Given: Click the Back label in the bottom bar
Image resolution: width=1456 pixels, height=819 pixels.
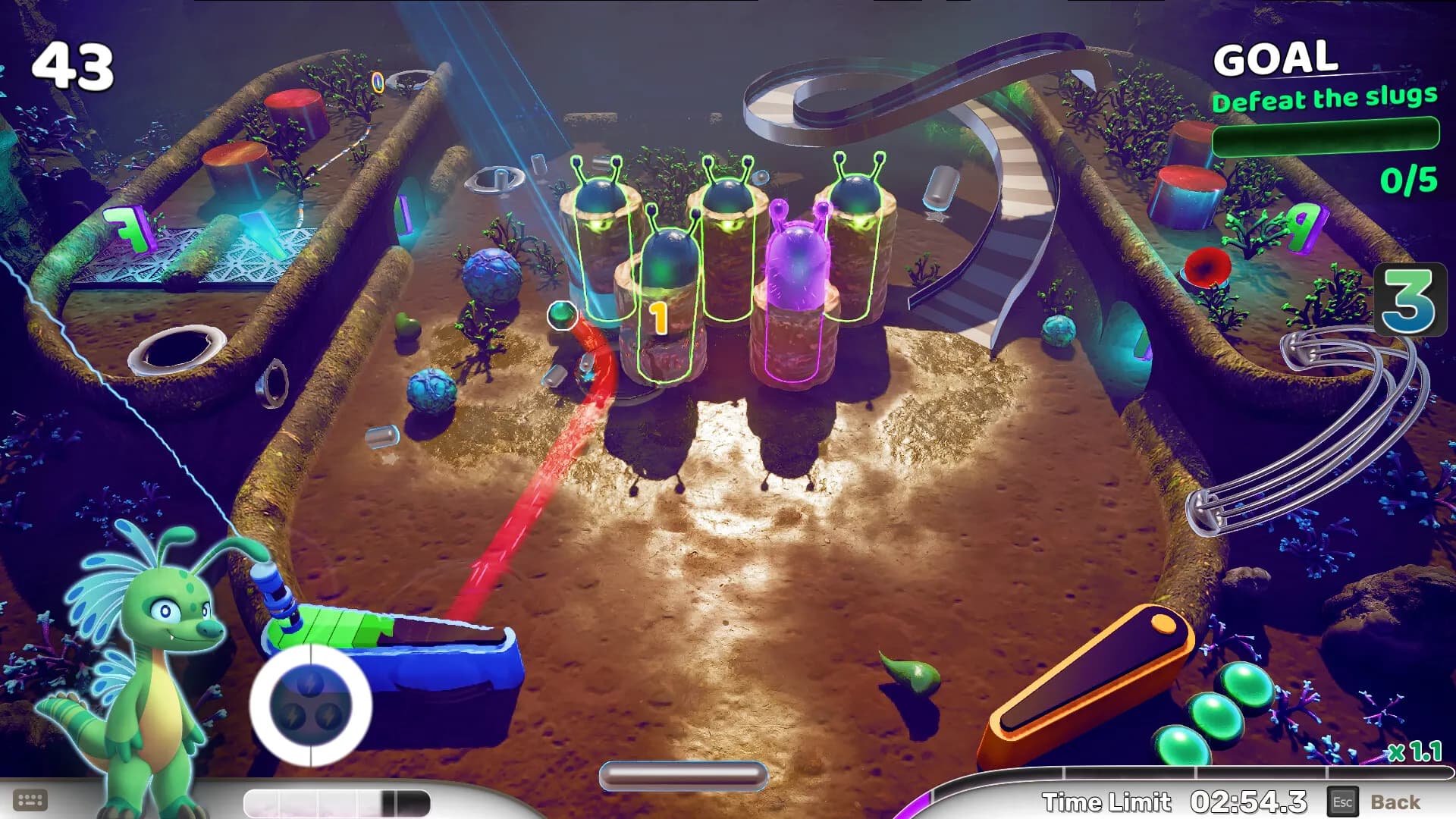Looking at the screenshot, I should (1395, 802).
